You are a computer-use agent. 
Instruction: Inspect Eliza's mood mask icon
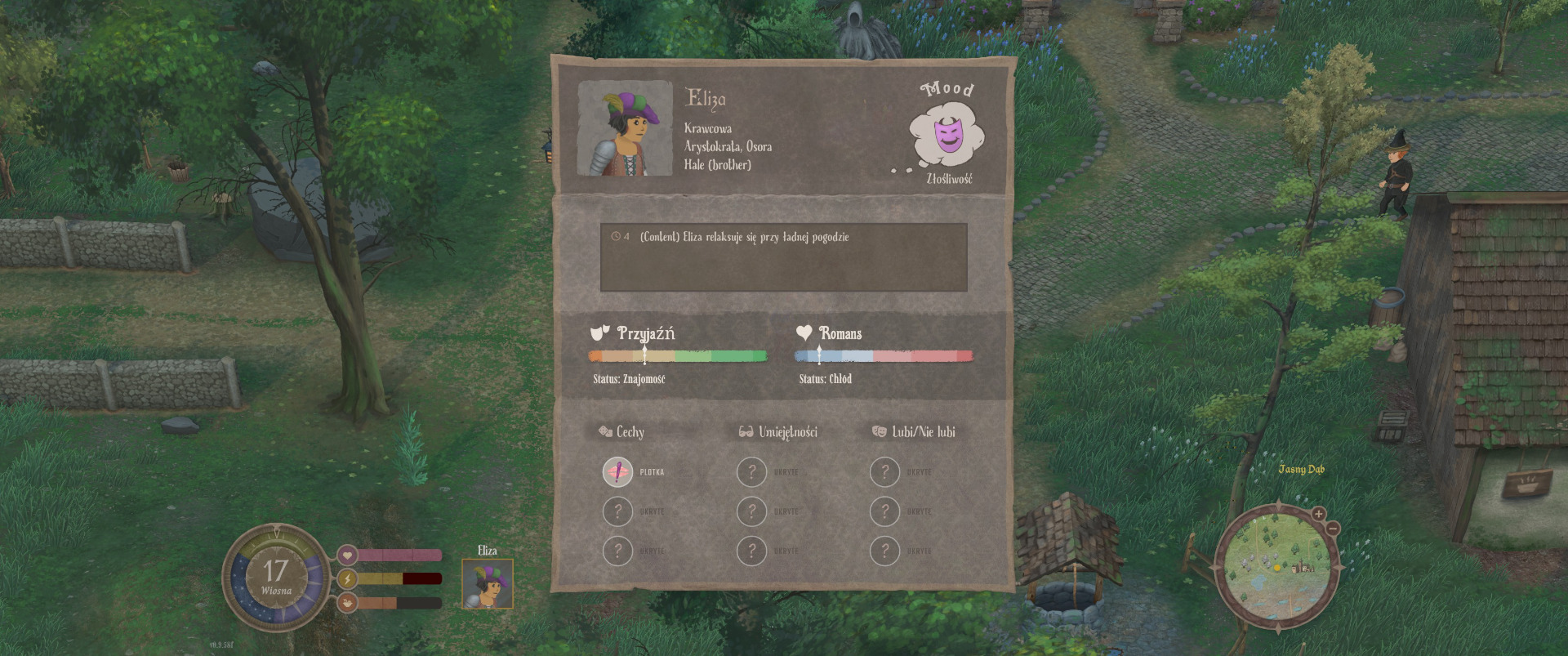(x=947, y=135)
